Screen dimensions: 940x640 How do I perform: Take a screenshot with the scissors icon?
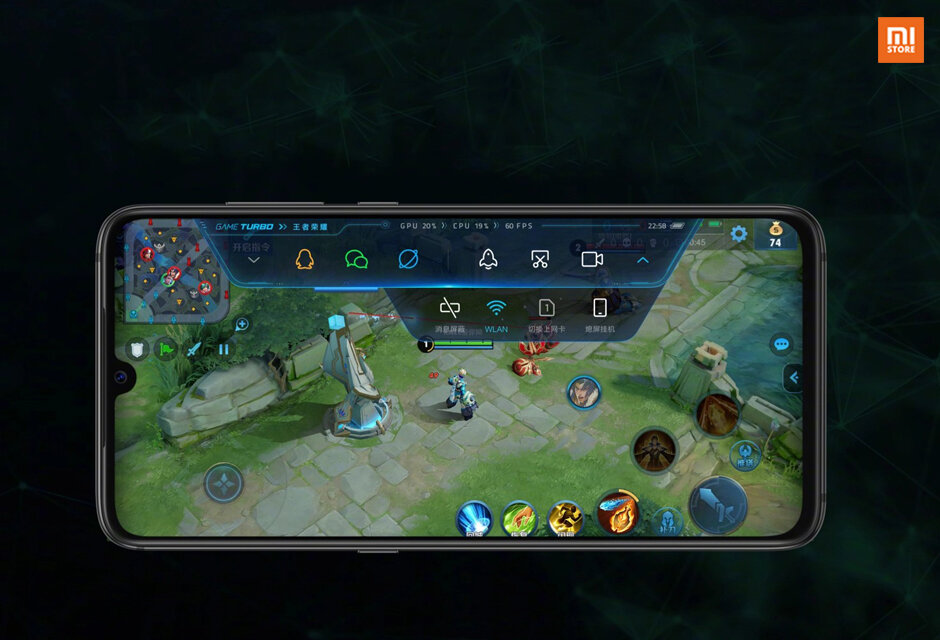(540, 259)
